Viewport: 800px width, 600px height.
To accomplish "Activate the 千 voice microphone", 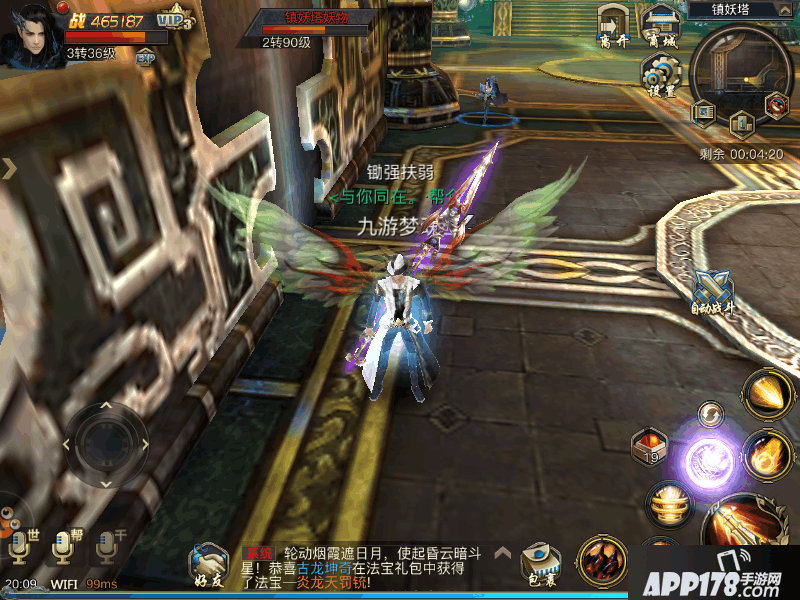I will pos(104,546).
